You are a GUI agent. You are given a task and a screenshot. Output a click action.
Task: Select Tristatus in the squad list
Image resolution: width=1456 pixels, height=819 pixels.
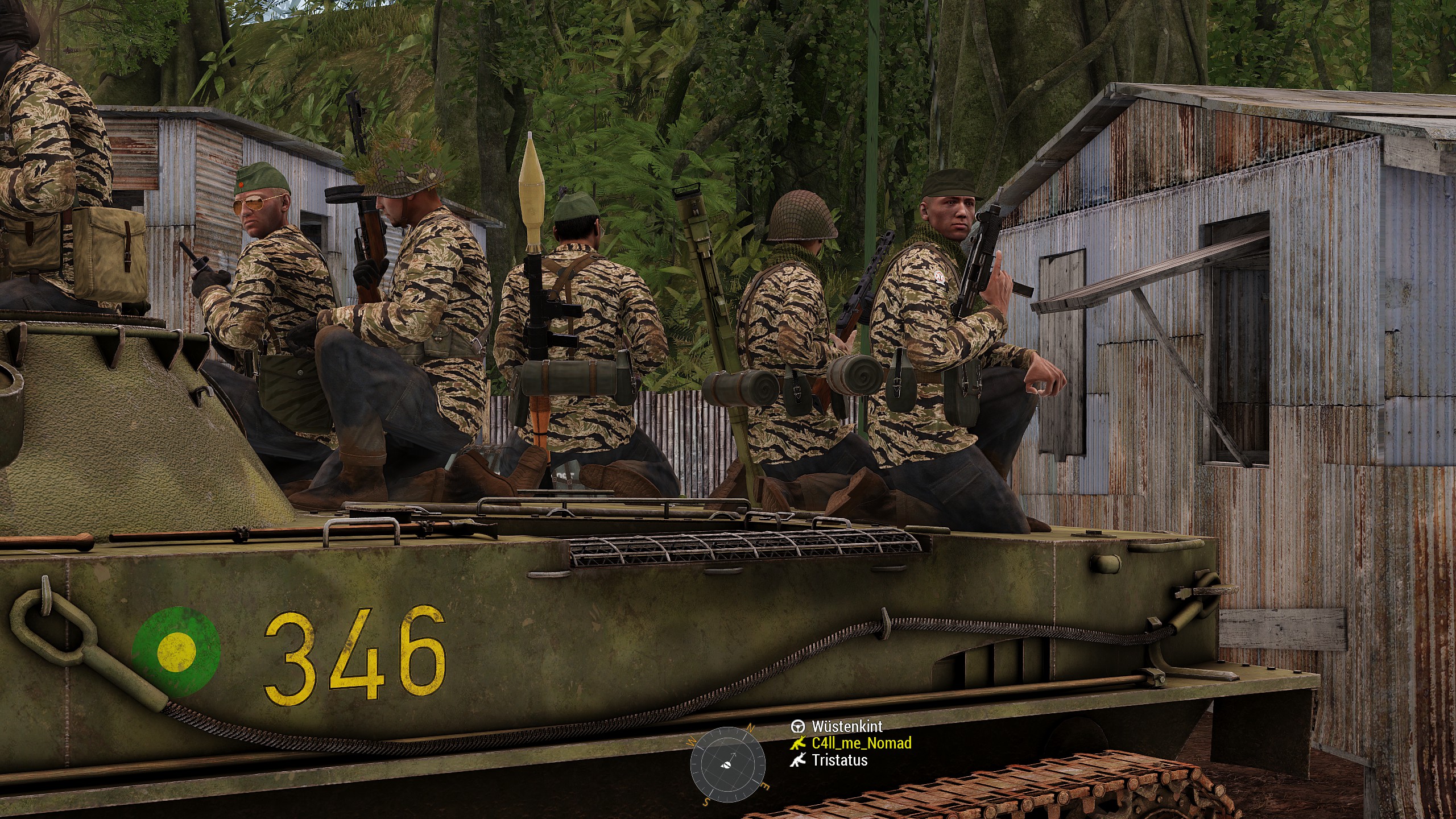(x=839, y=760)
